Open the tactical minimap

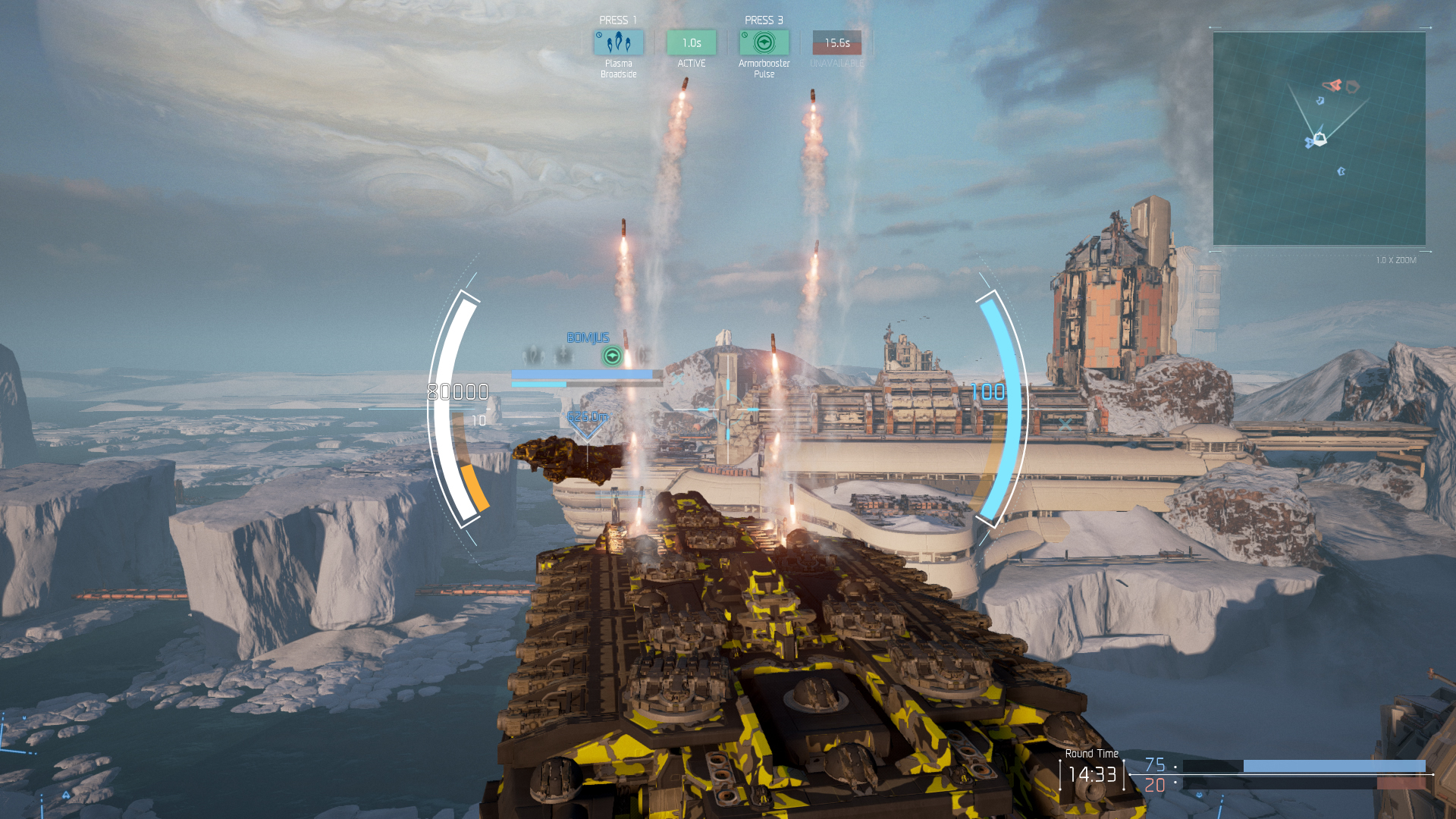1319,138
